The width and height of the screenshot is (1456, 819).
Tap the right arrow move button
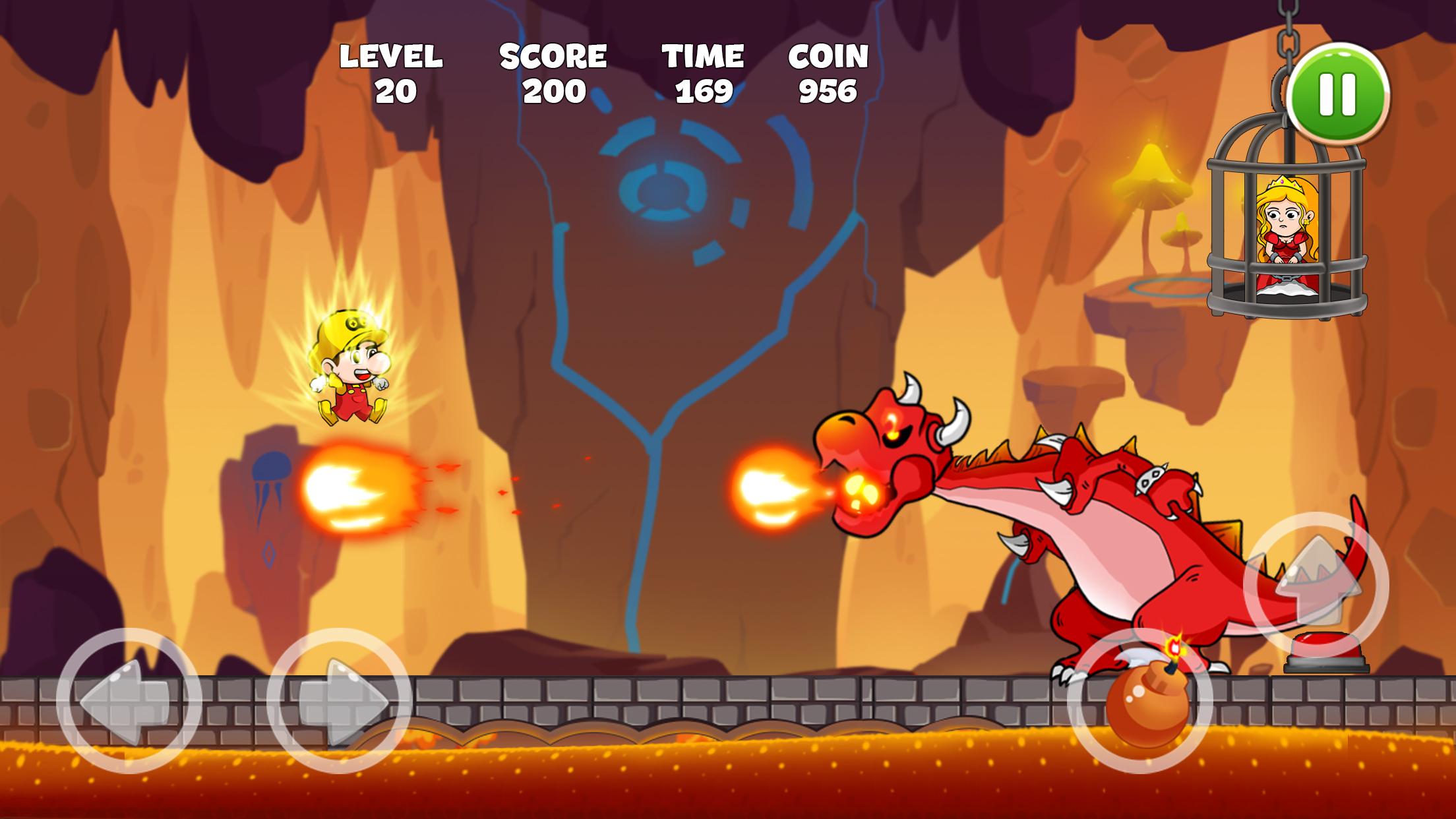click(x=339, y=700)
